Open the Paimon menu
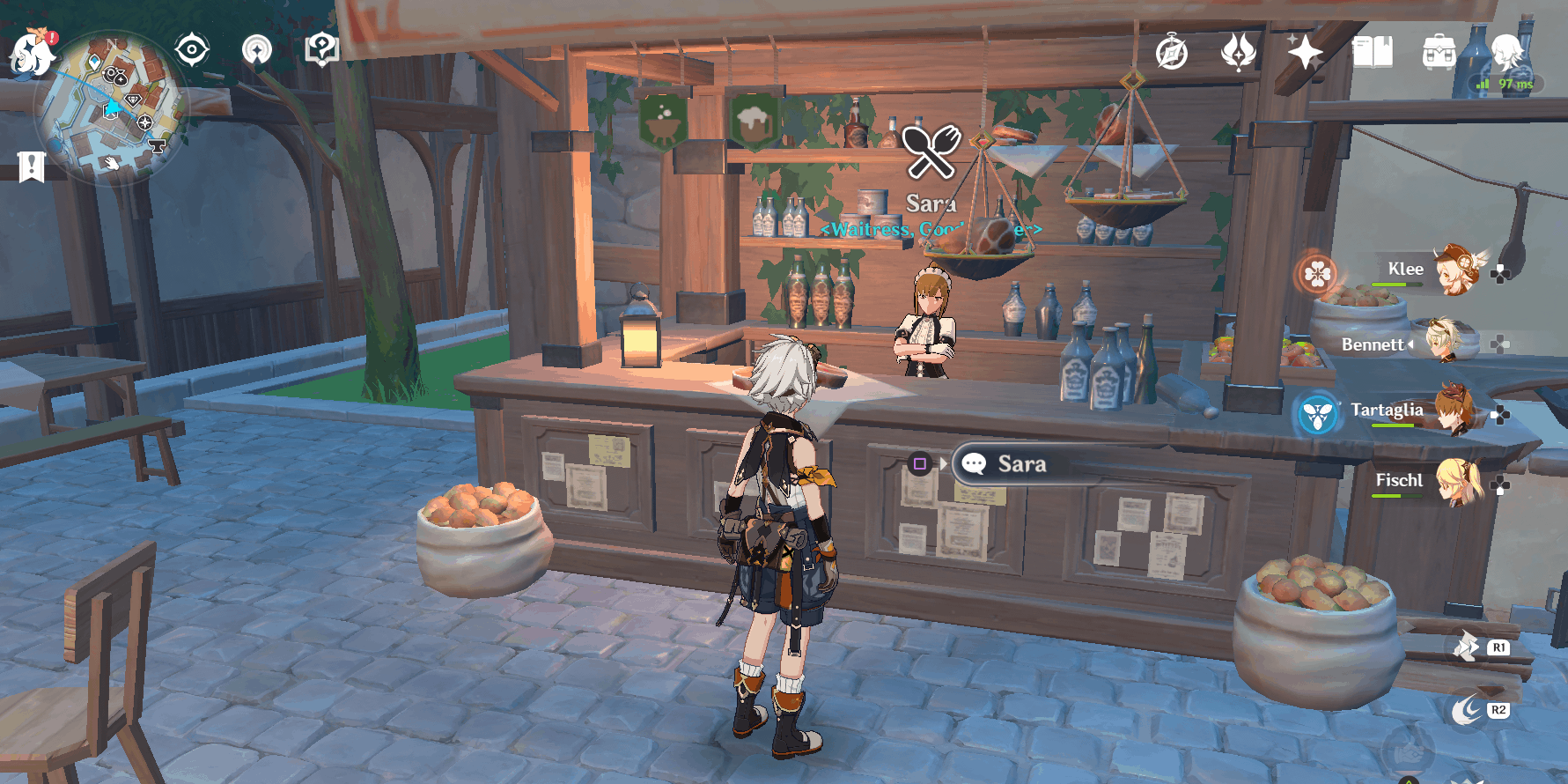Image resolution: width=1568 pixels, height=784 pixels. click(x=32, y=53)
